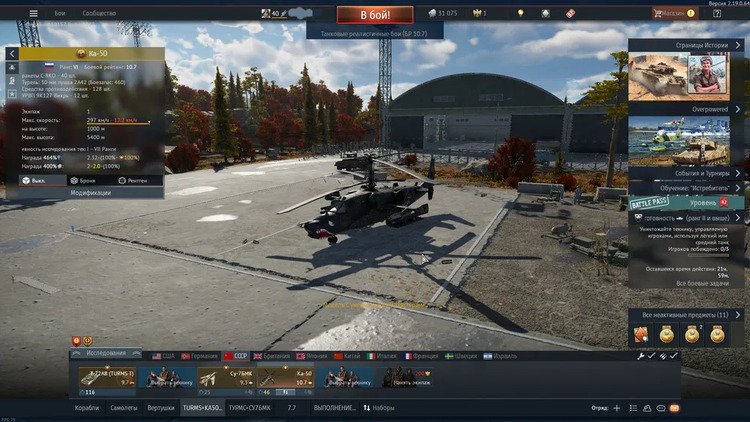Switch to the «Корабли» preset
Viewport: 750px width, 422px height.
click(x=88, y=408)
